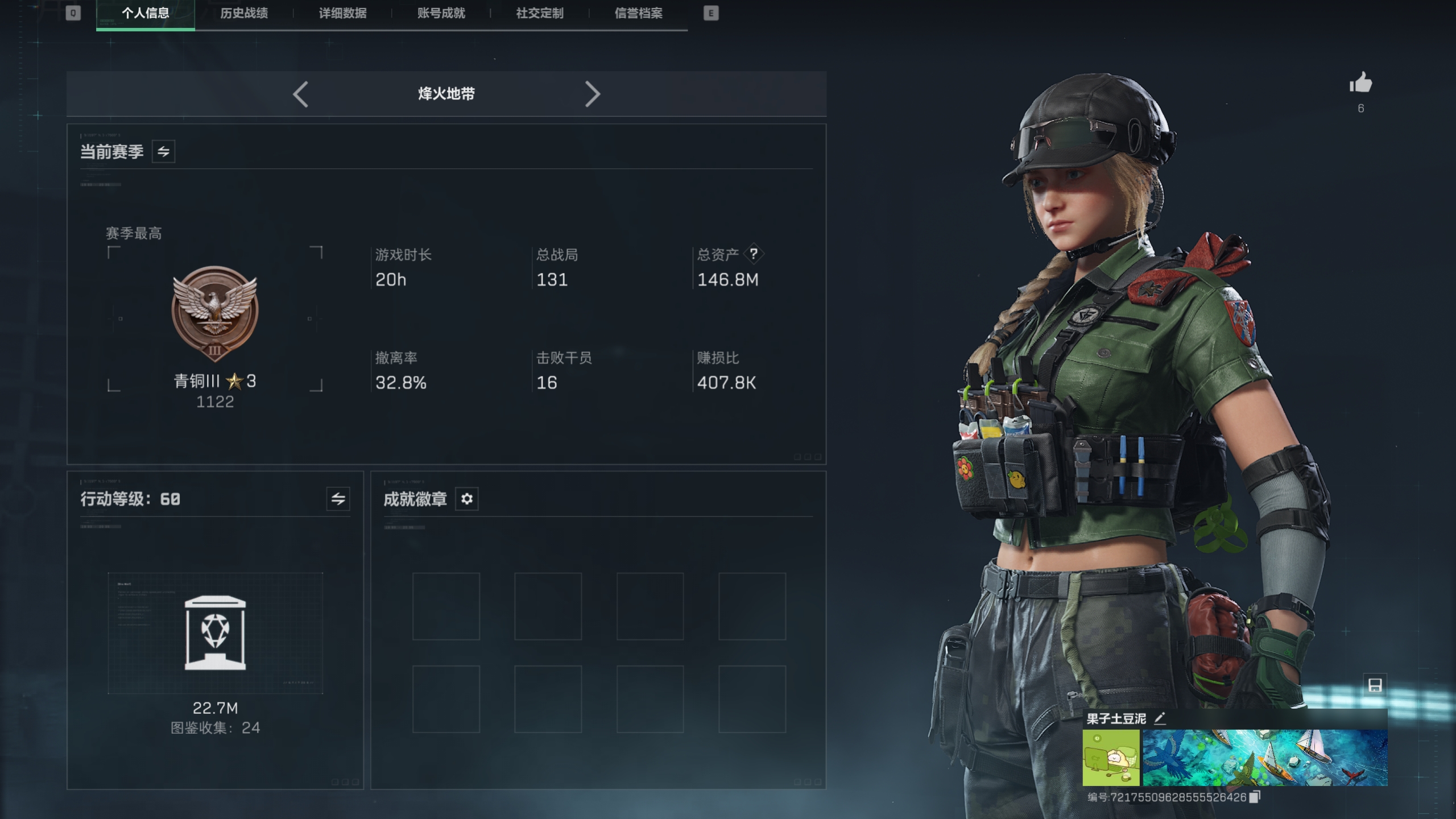Click the sailboat profile banner image

tap(1265, 758)
